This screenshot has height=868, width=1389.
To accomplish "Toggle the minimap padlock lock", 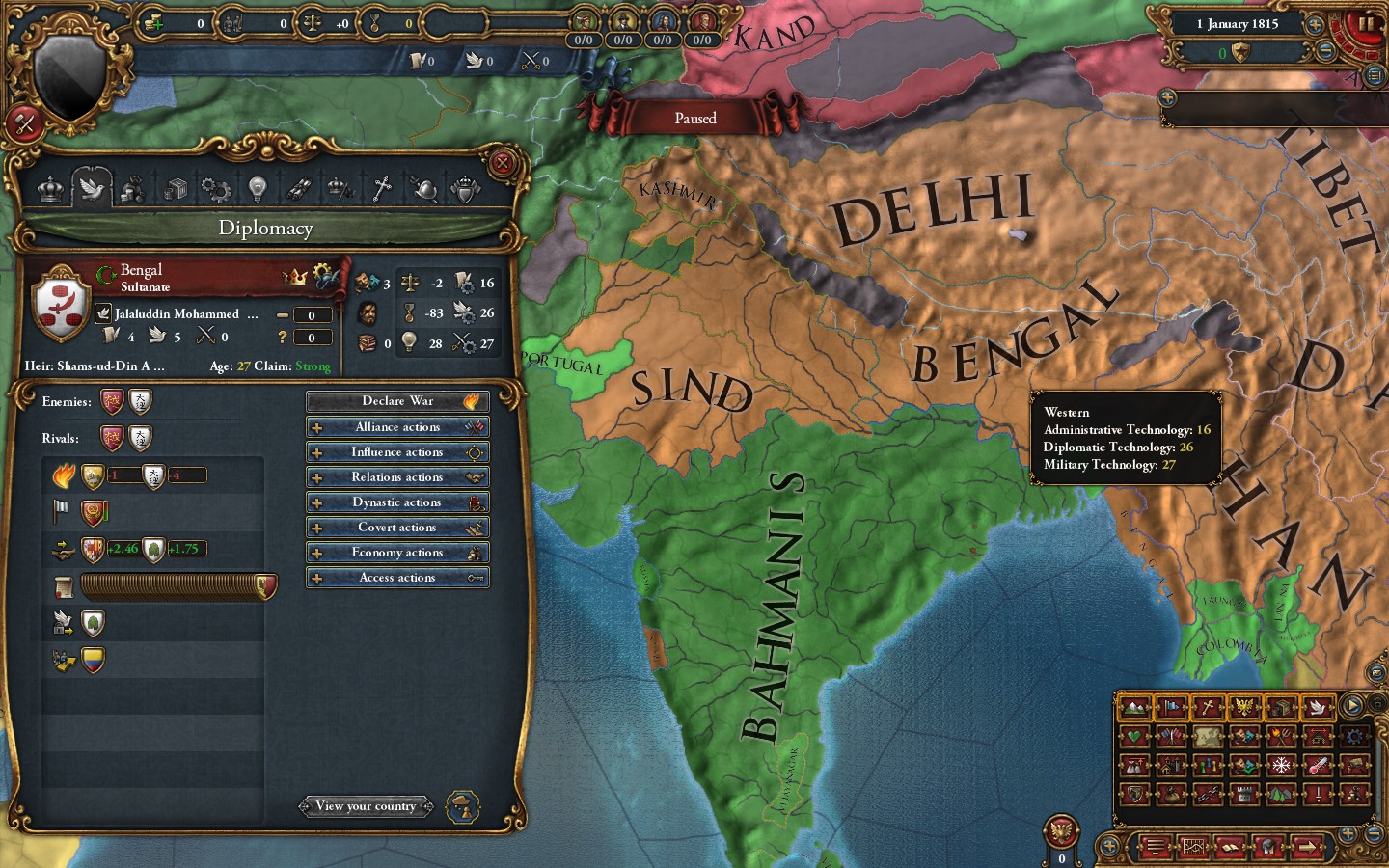I will [1377, 704].
